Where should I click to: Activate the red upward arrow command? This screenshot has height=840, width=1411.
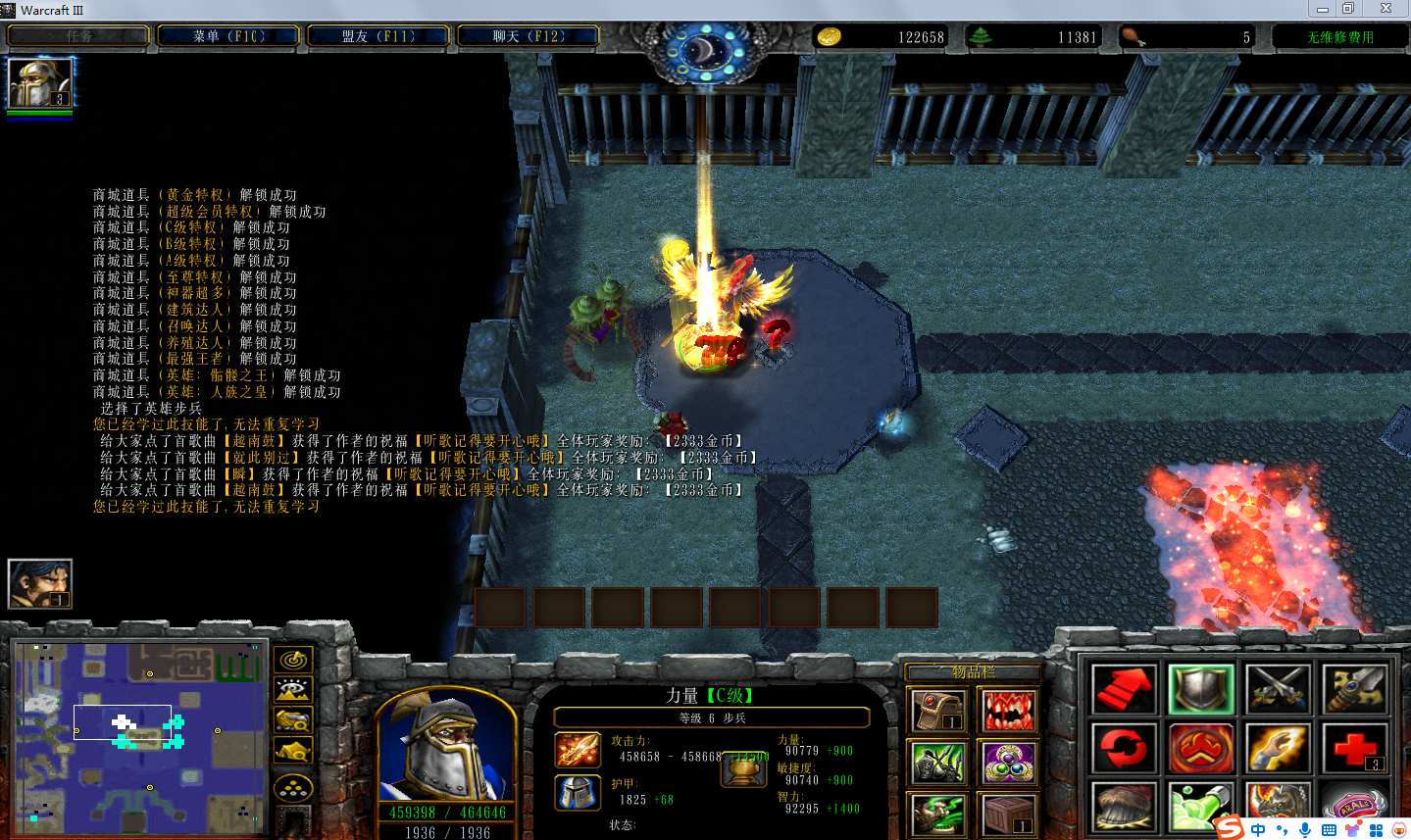pyautogui.click(x=1124, y=688)
